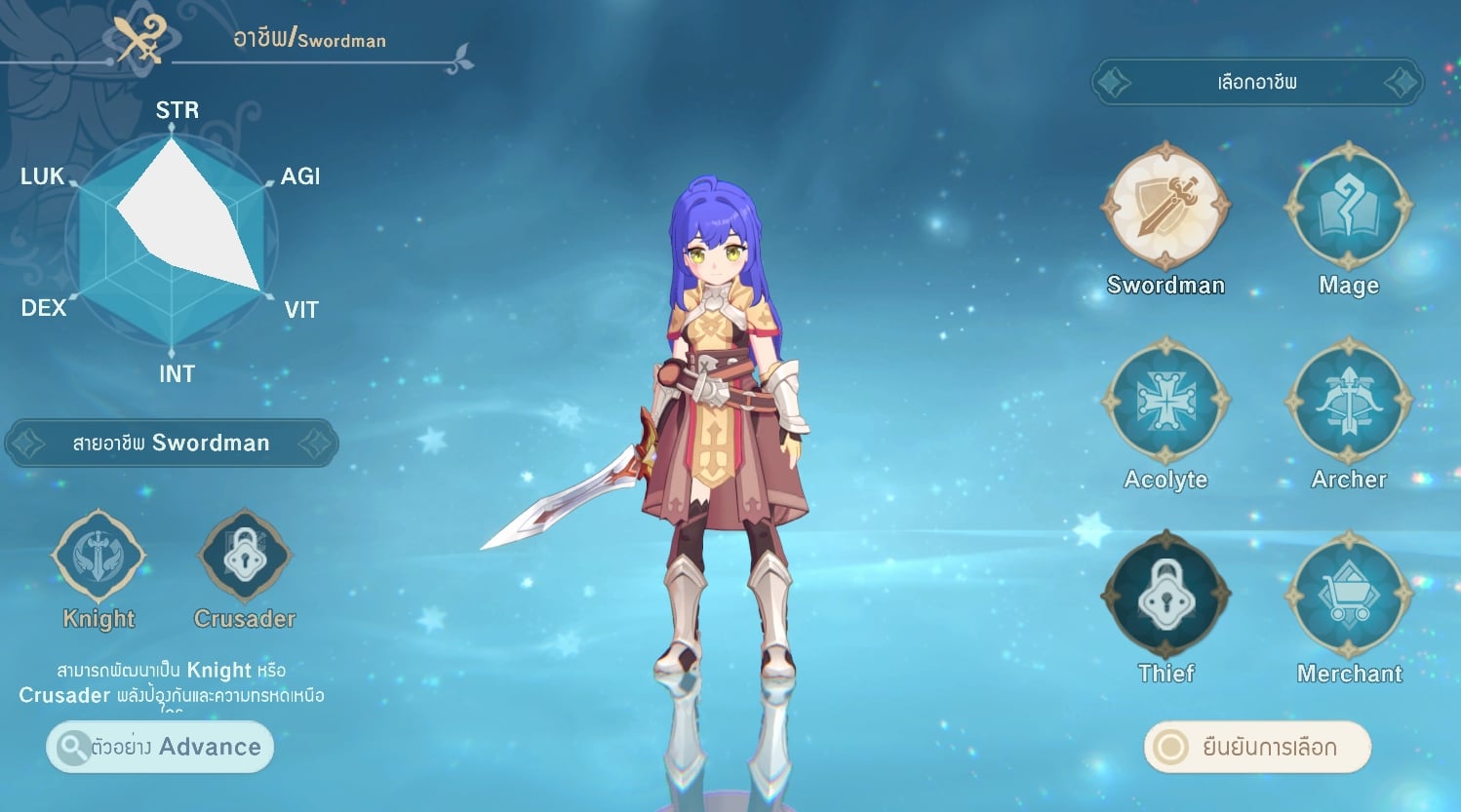Select the Swordman class
This screenshot has width=1461, height=812.
tap(1165, 207)
